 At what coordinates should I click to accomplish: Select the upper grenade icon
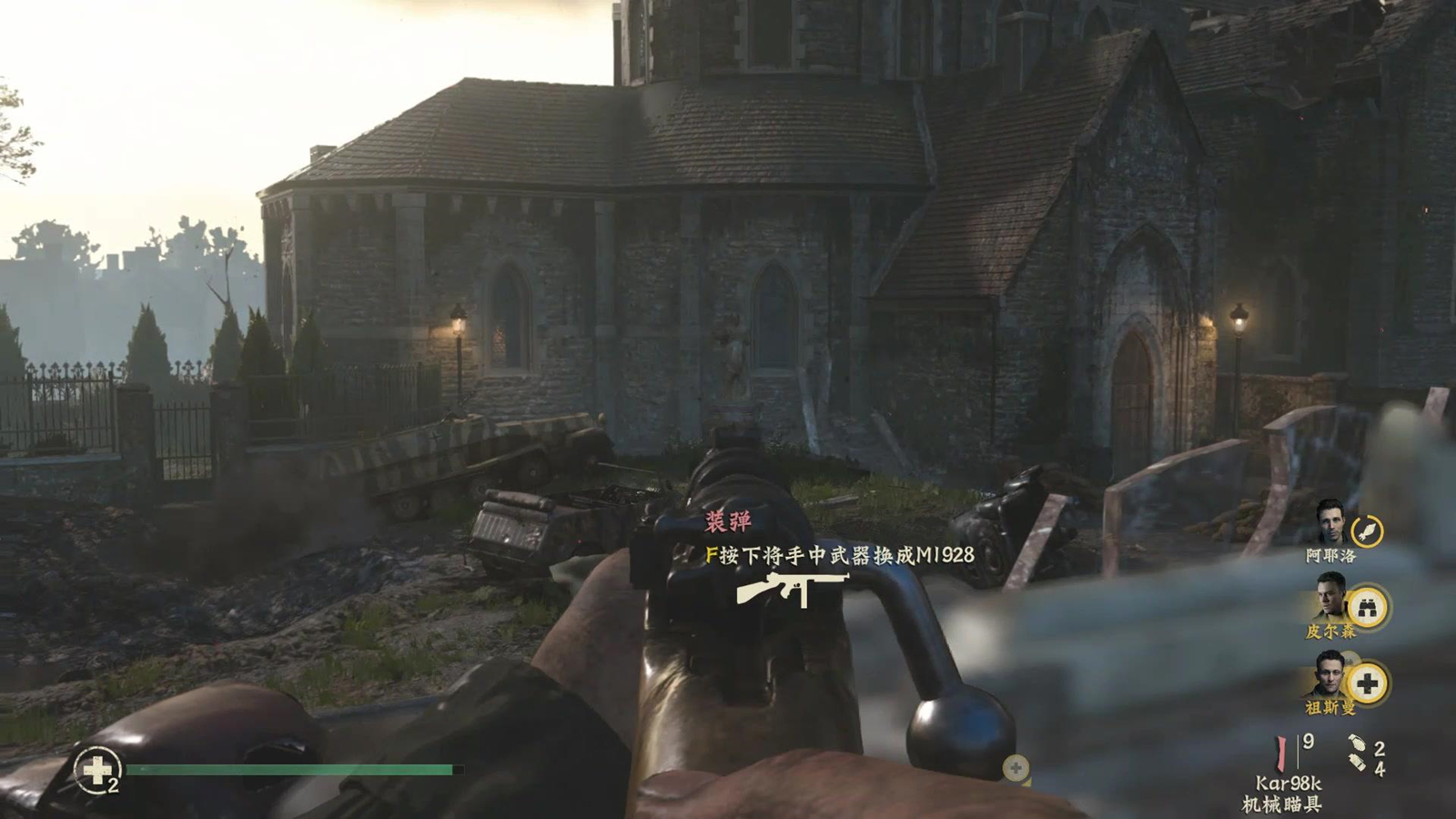(x=1356, y=743)
